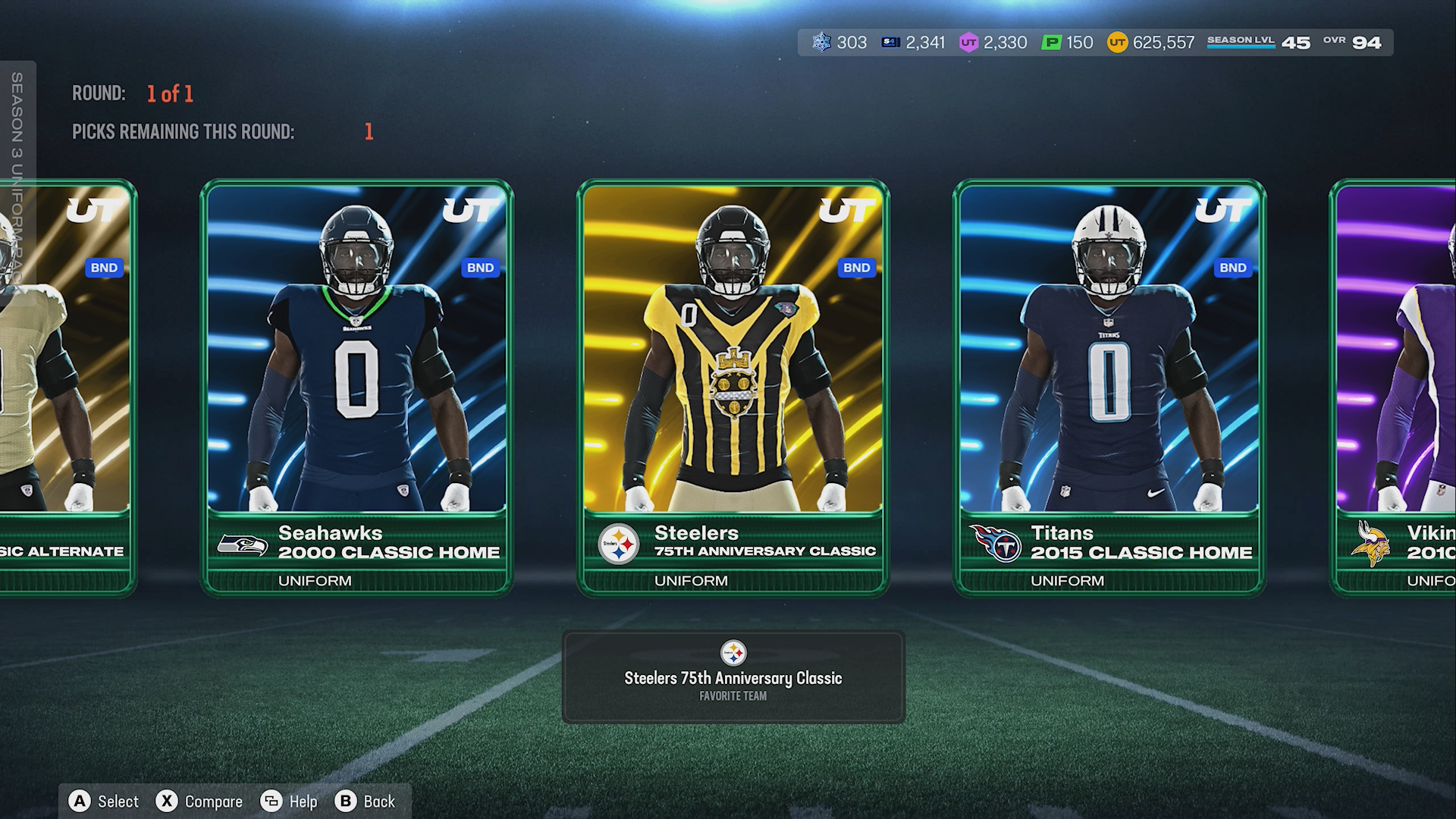Open the Steelers 75th Anniversary Classic info panel
1456x819 pixels.
click(x=733, y=676)
